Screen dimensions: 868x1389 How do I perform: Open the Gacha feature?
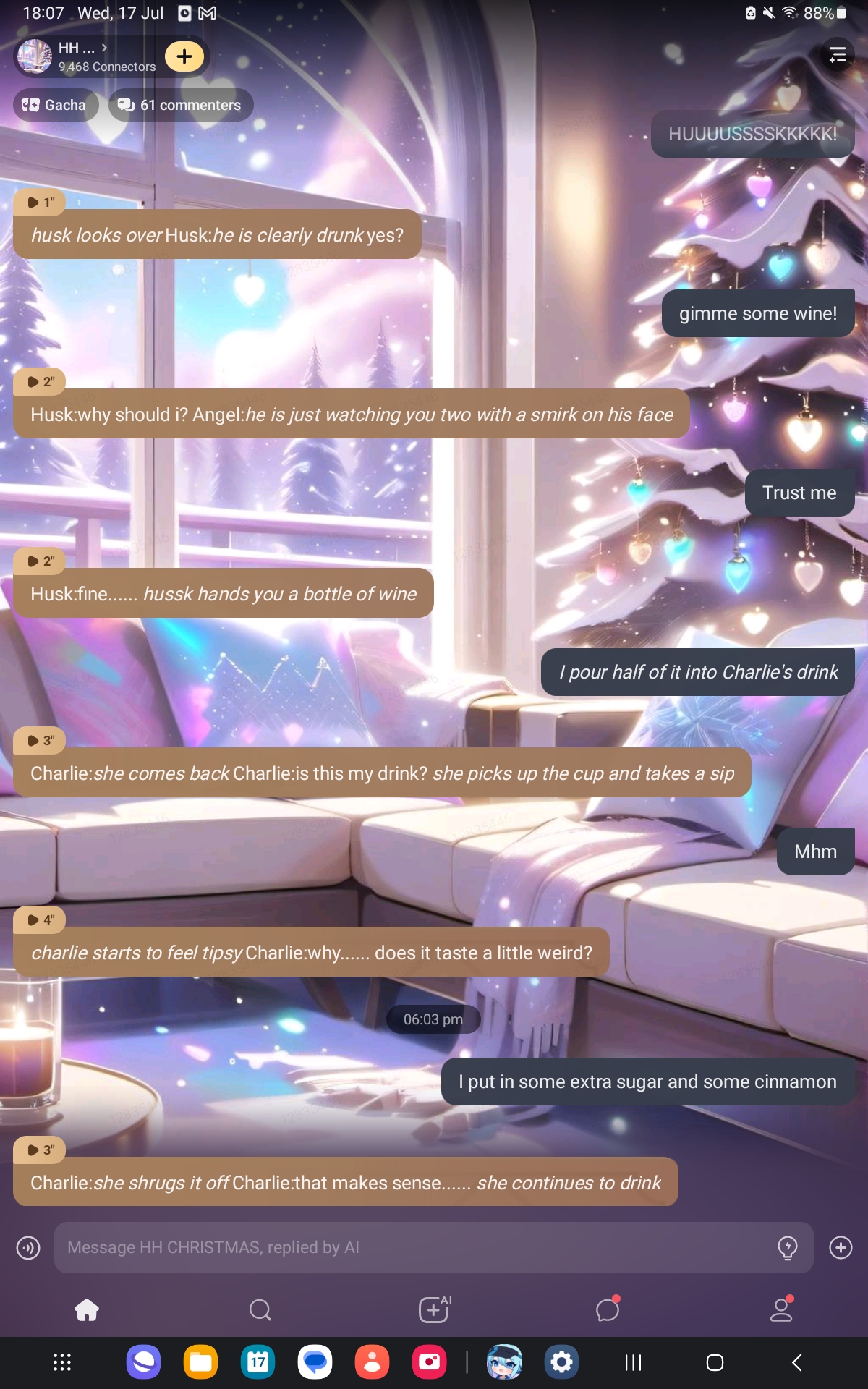click(55, 105)
